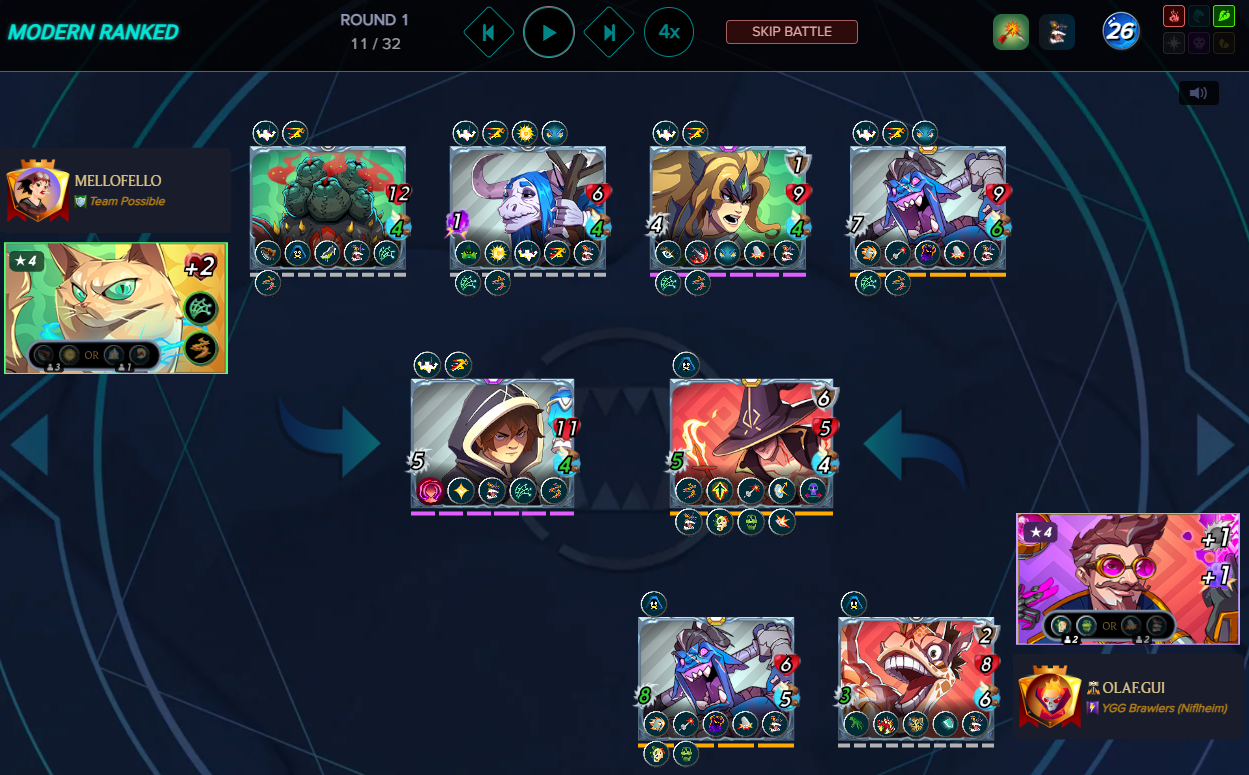The image size is (1249, 775).
Task: Step back to the previous action
Action: 488,32
